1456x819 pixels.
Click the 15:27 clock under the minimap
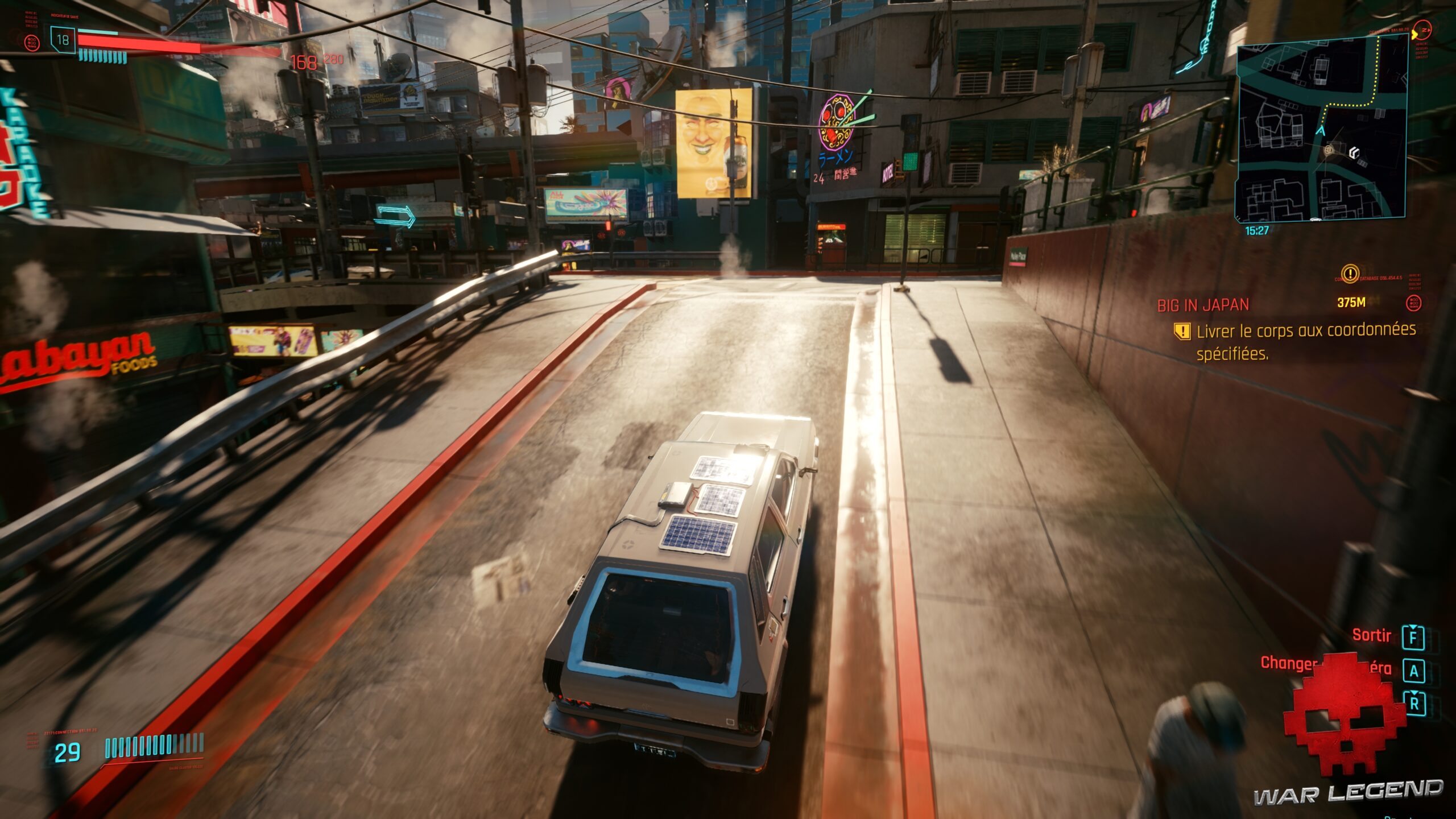[1257, 231]
